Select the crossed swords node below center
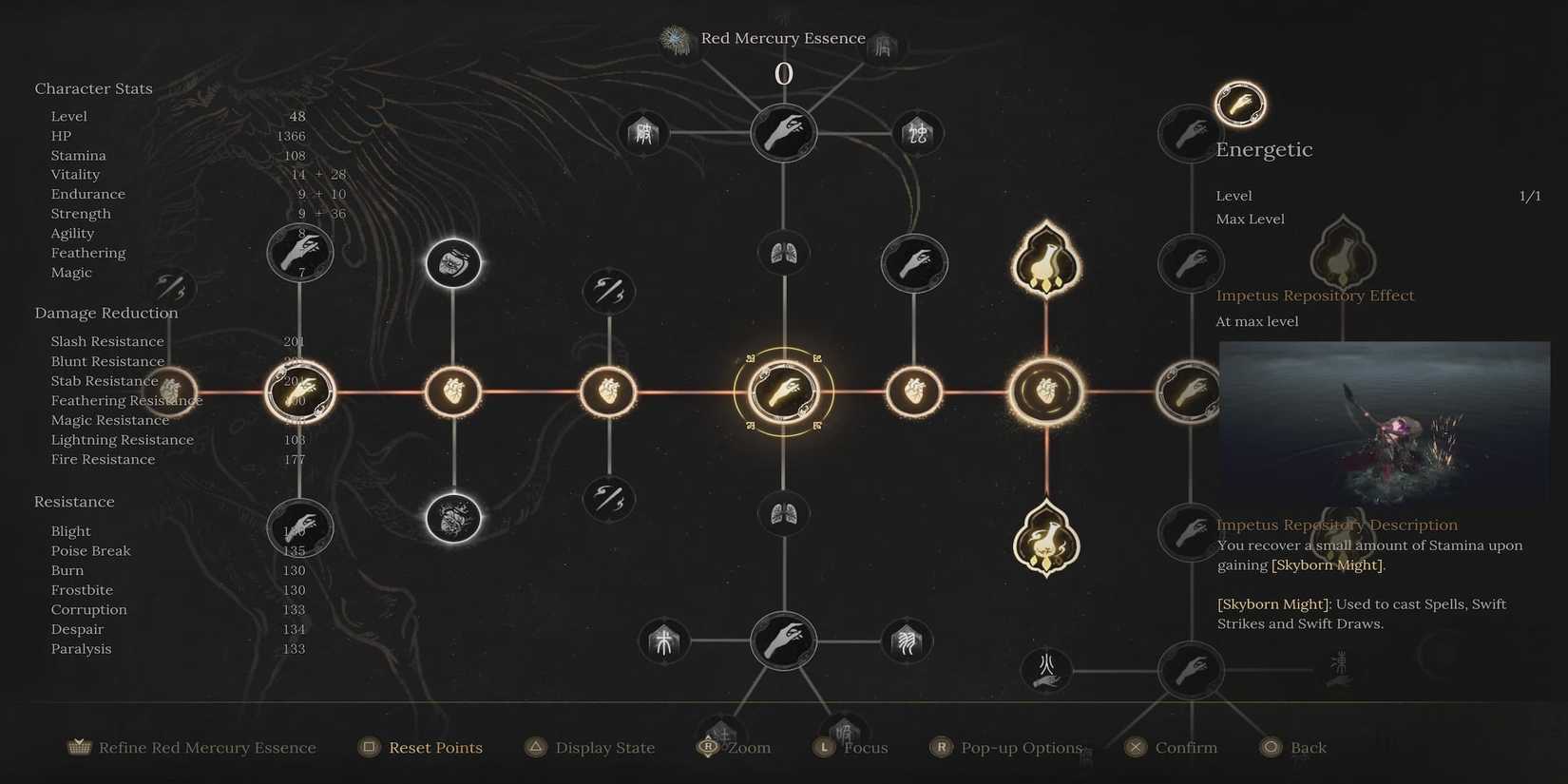This screenshot has height=784, width=1568. click(x=608, y=499)
